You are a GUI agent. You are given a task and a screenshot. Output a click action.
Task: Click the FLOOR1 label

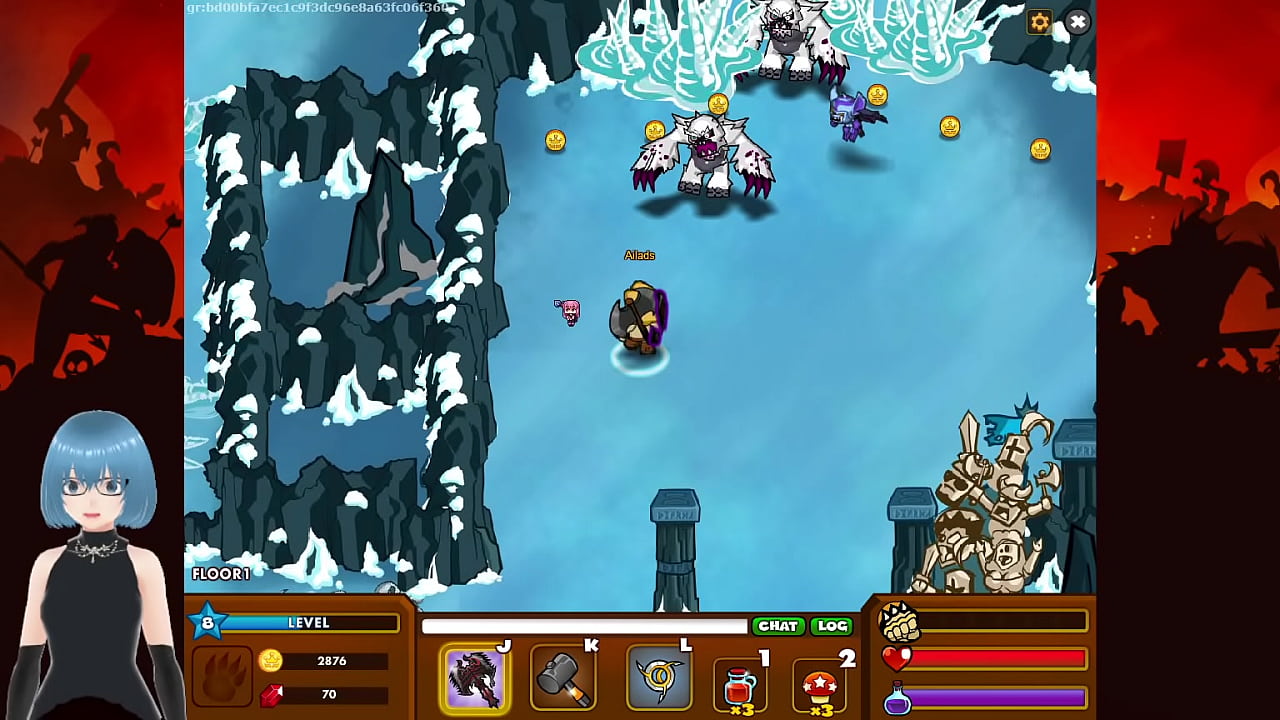[x=220, y=574]
